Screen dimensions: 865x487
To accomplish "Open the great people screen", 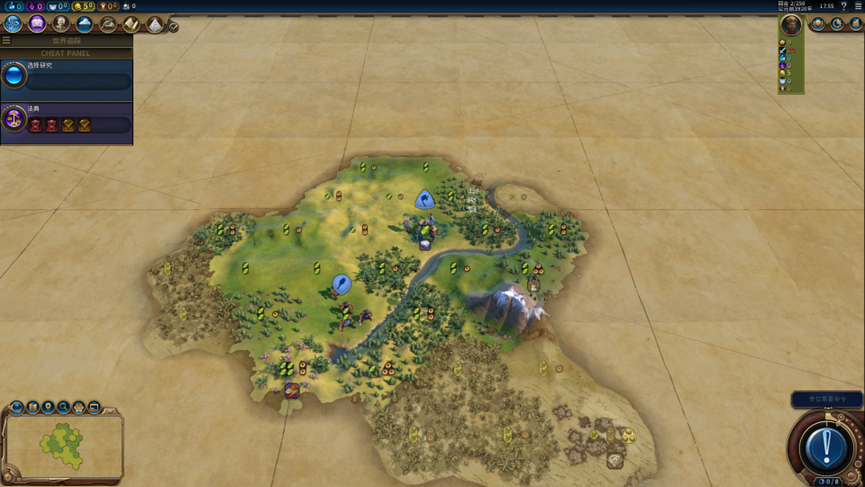I will pyautogui.click(x=61, y=23).
